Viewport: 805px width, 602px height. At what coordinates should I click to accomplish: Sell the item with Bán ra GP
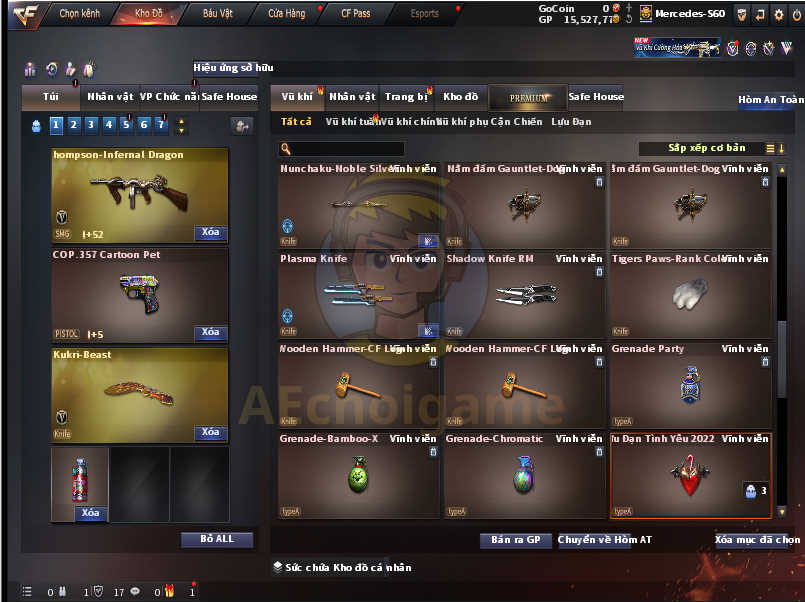(515, 540)
